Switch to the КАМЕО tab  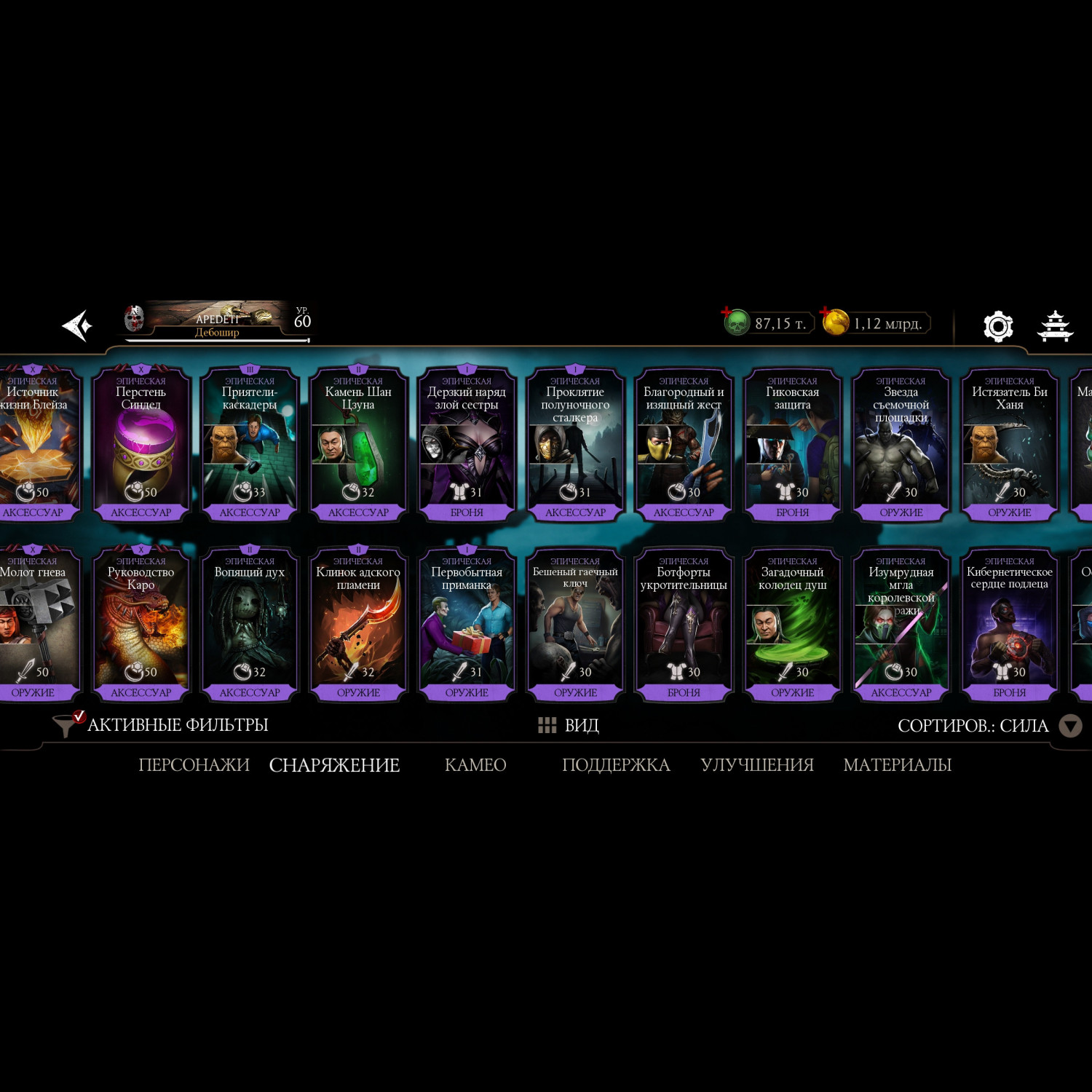click(x=475, y=765)
